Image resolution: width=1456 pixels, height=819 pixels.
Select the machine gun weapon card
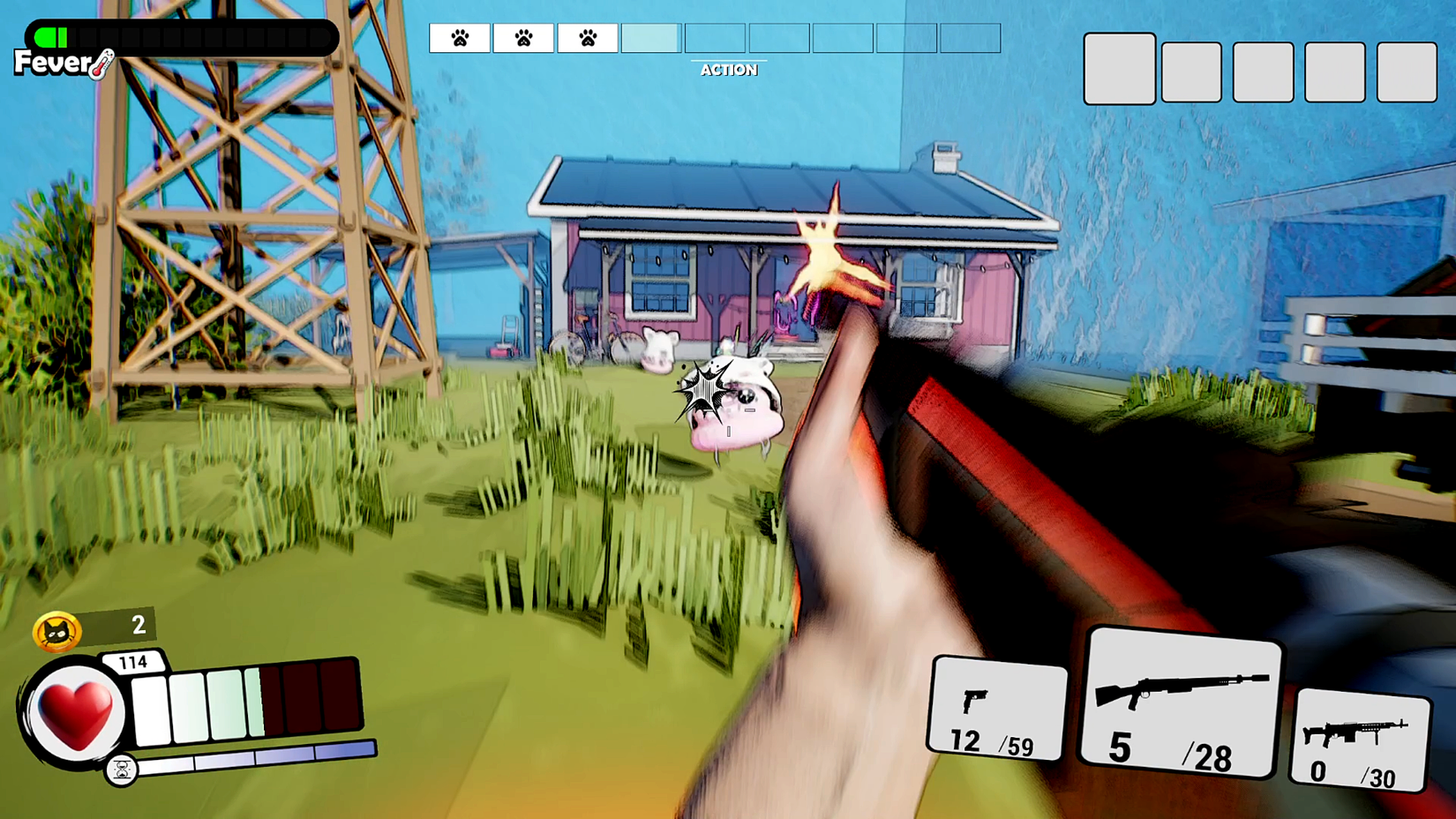[1359, 741]
